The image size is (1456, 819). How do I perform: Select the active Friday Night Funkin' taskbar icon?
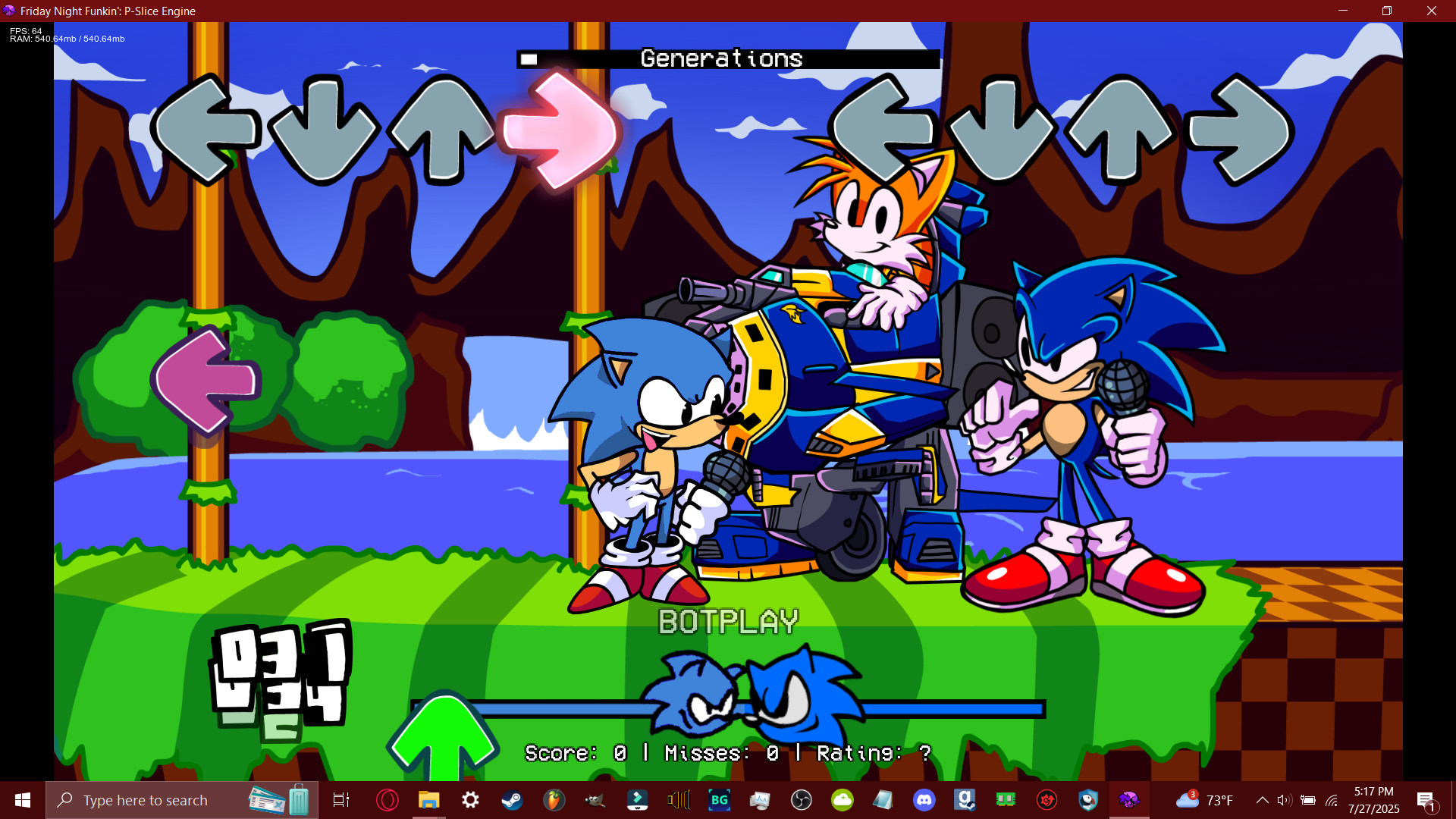[1128, 799]
